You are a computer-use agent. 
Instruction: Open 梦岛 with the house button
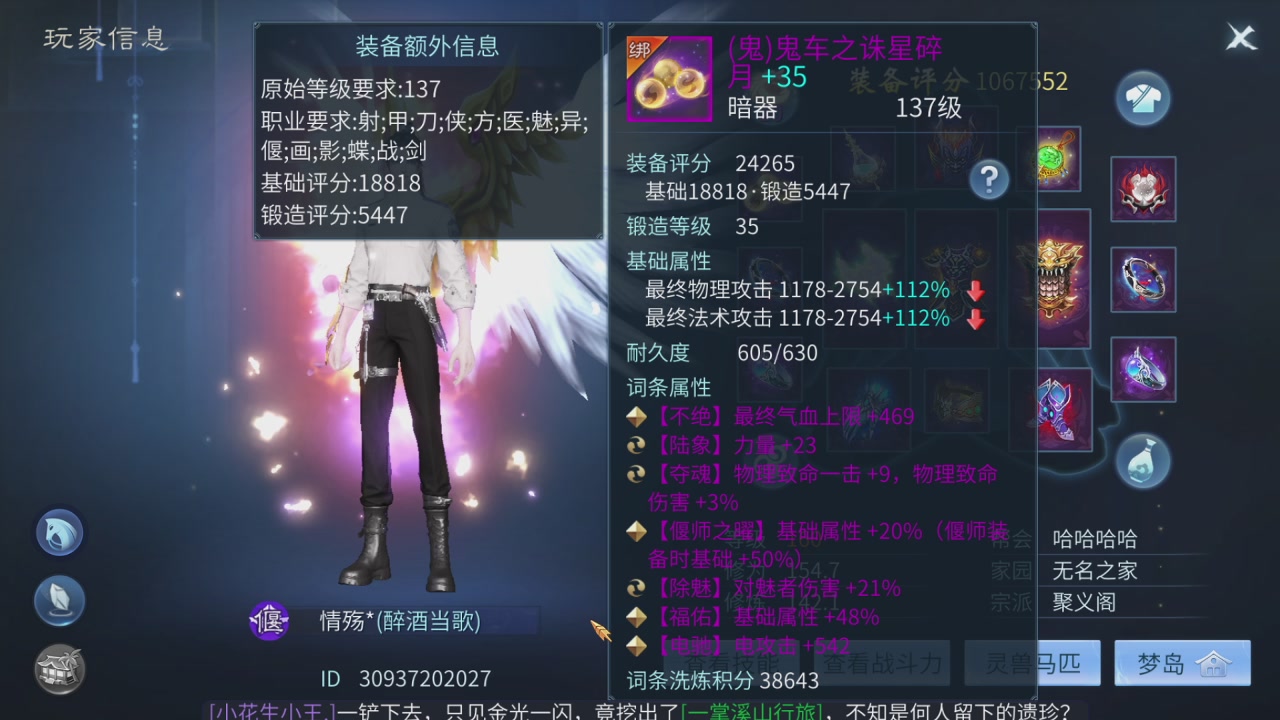[1183, 662]
